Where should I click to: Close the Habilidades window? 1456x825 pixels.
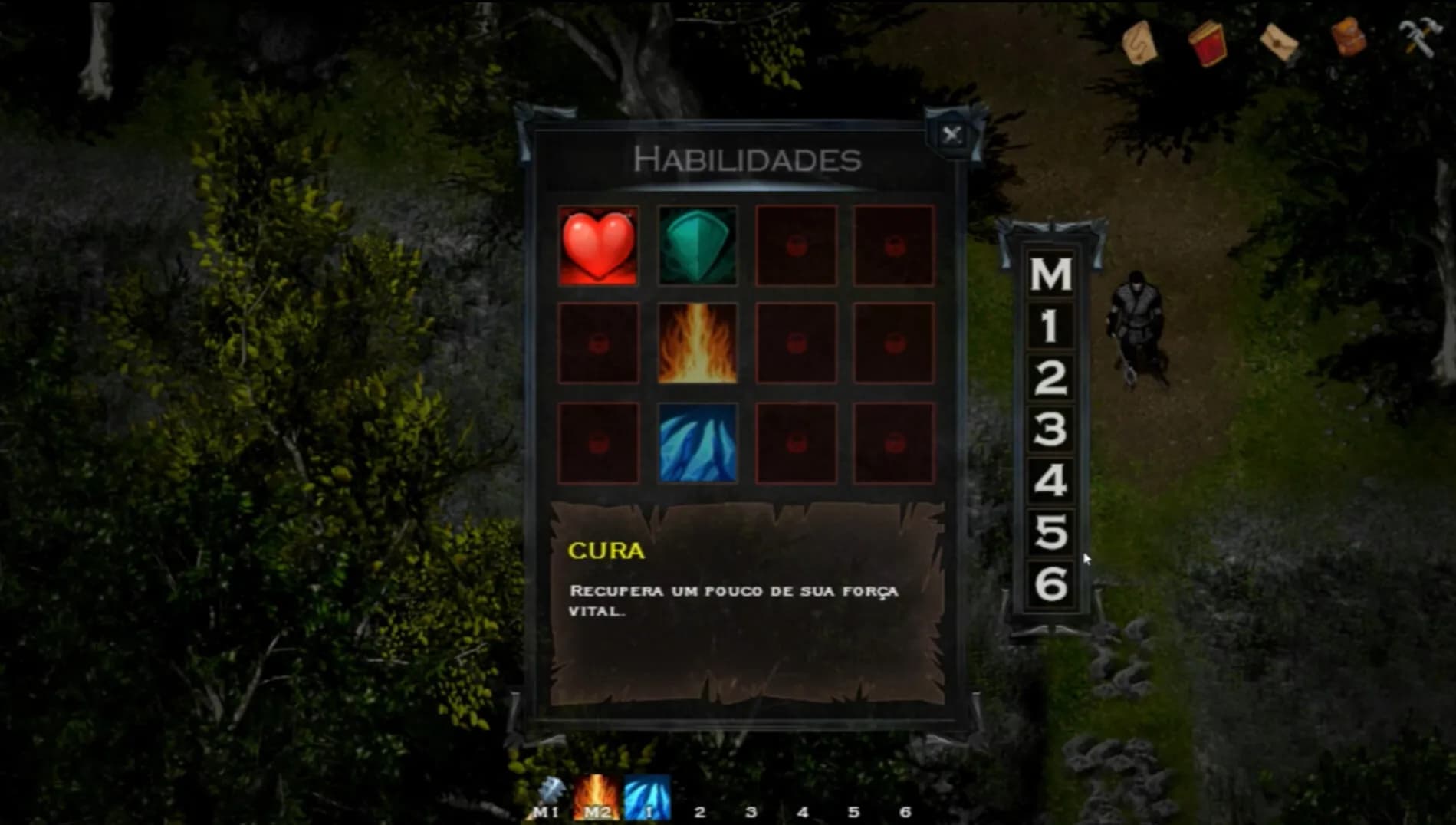pos(952,132)
